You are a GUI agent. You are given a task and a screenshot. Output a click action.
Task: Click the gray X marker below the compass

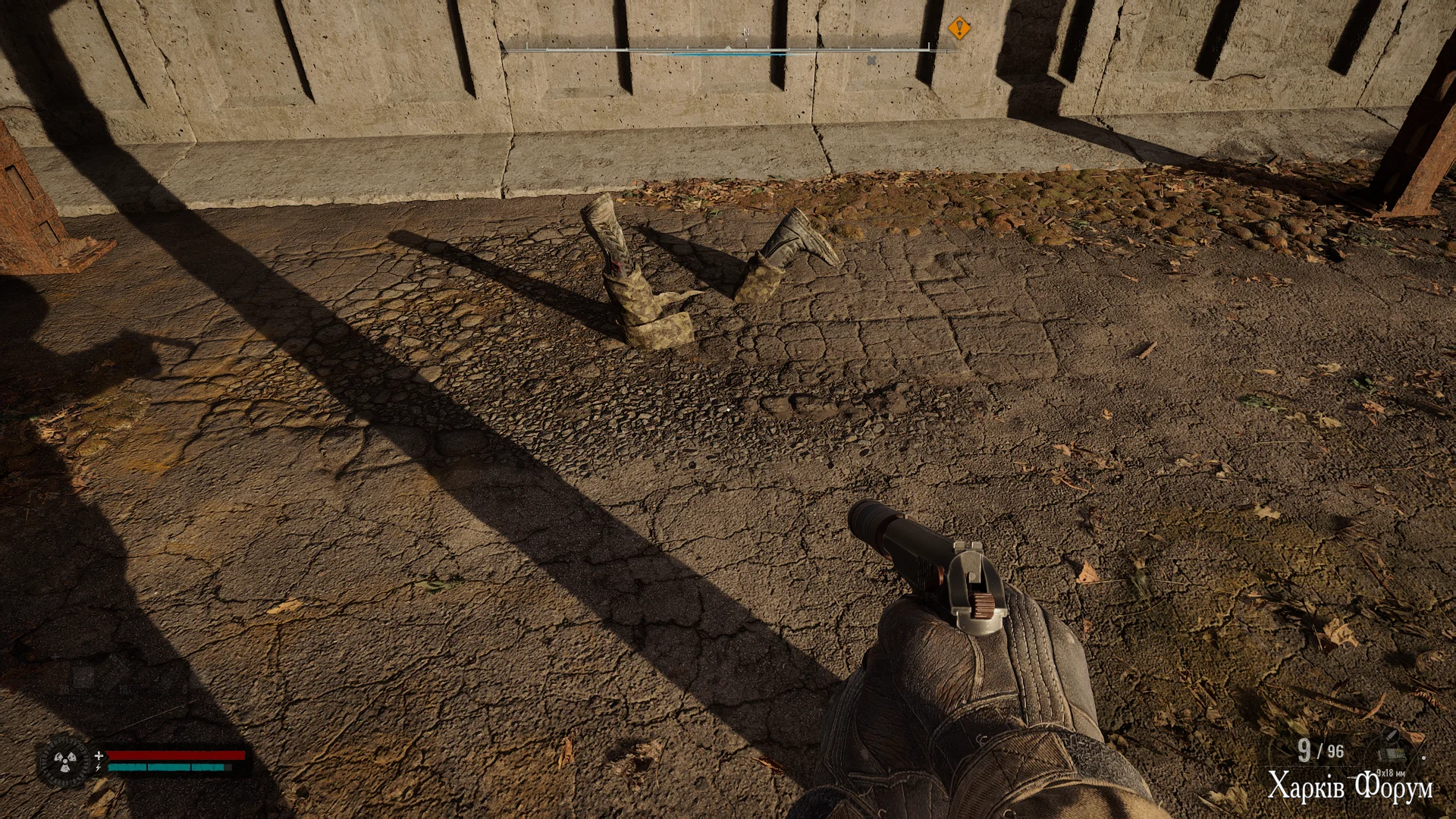872,61
